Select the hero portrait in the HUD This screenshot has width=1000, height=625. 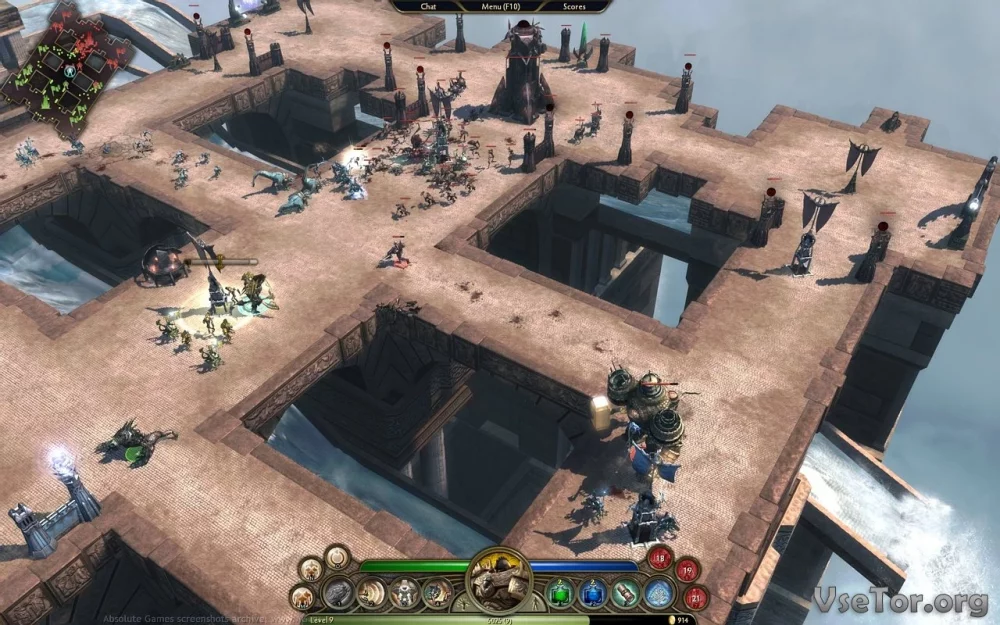[499, 579]
